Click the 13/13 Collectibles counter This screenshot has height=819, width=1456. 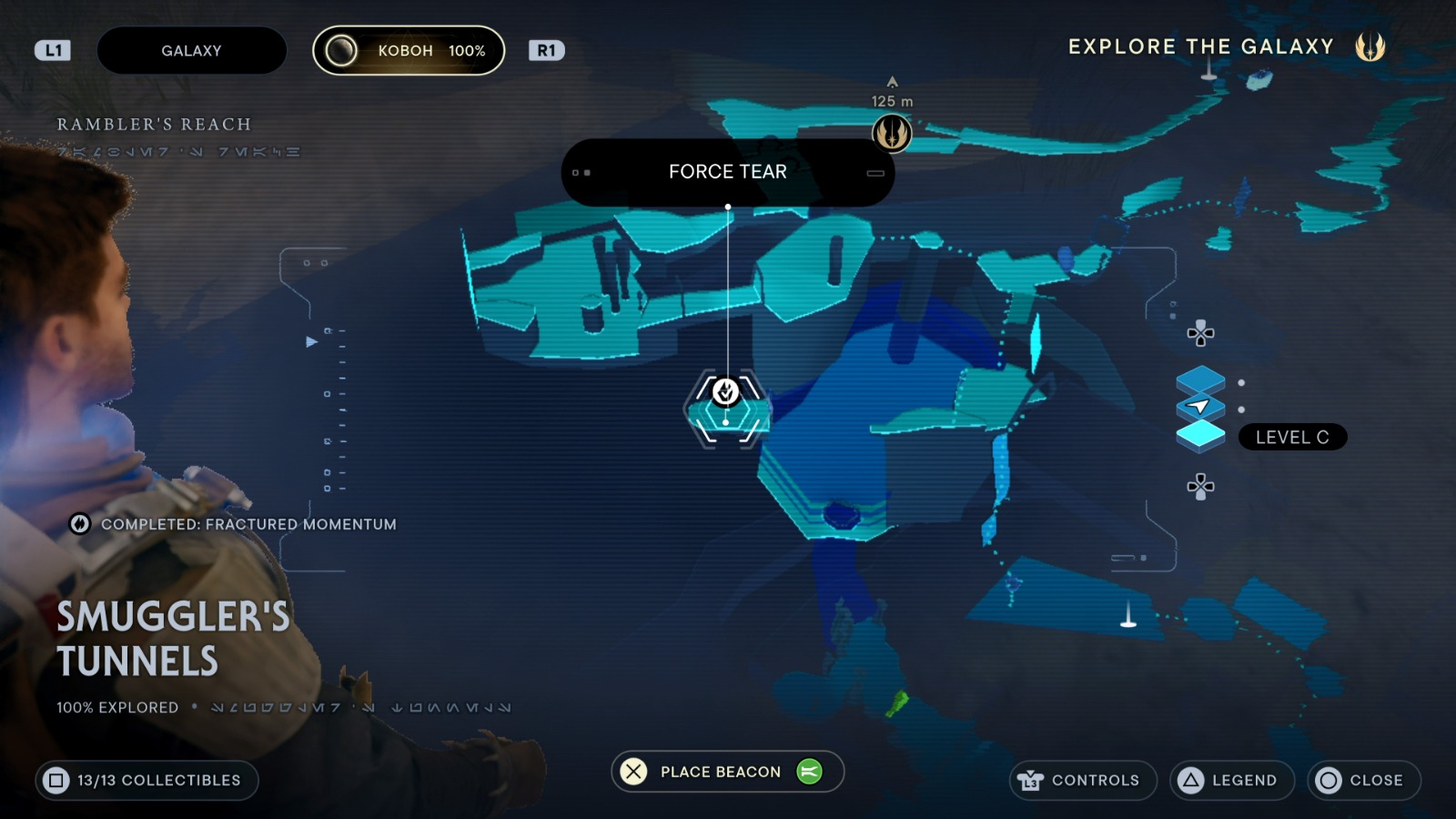click(147, 780)
